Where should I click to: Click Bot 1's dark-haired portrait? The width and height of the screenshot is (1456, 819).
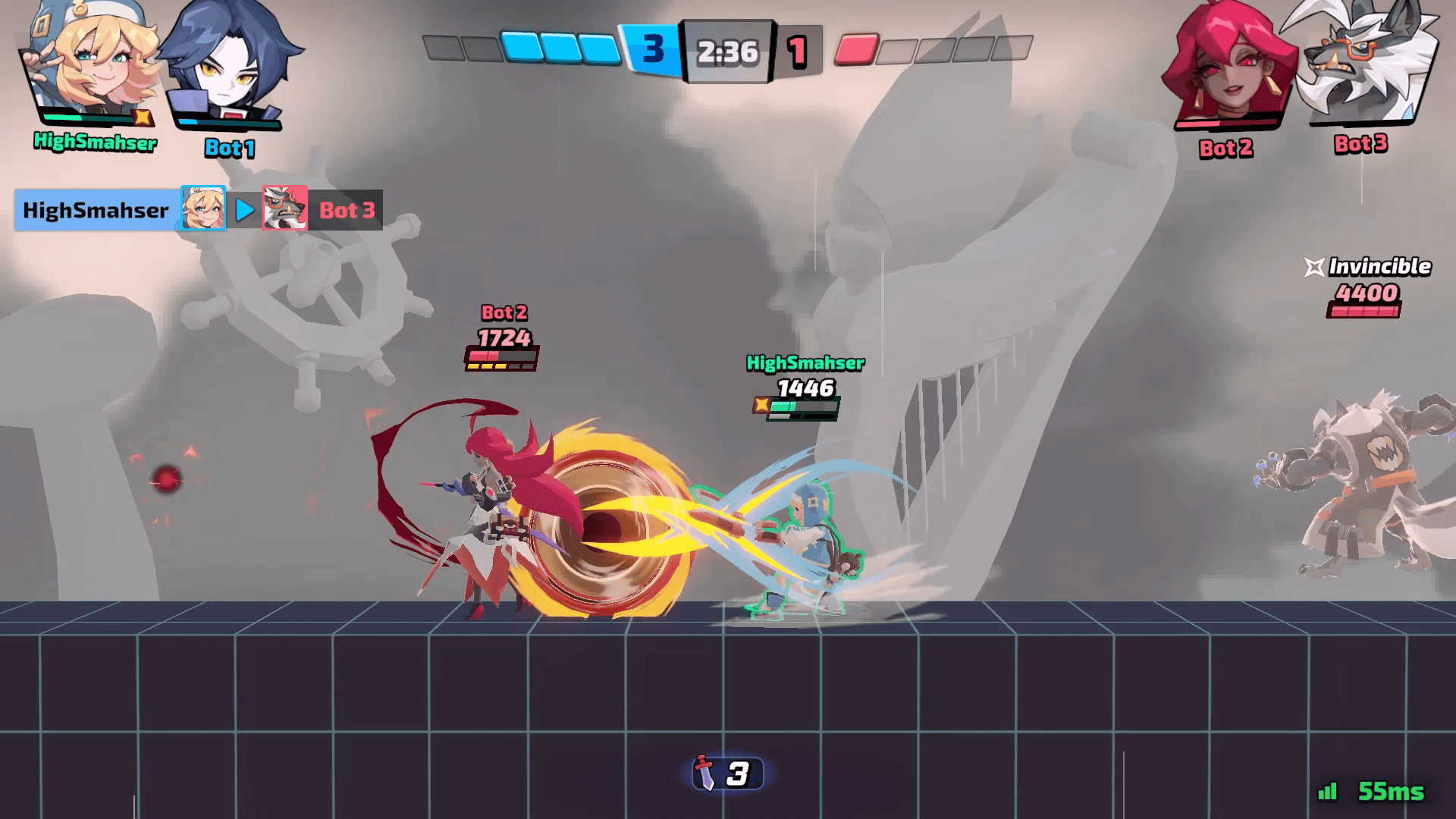pyautogui.click(x=226, y=67)
